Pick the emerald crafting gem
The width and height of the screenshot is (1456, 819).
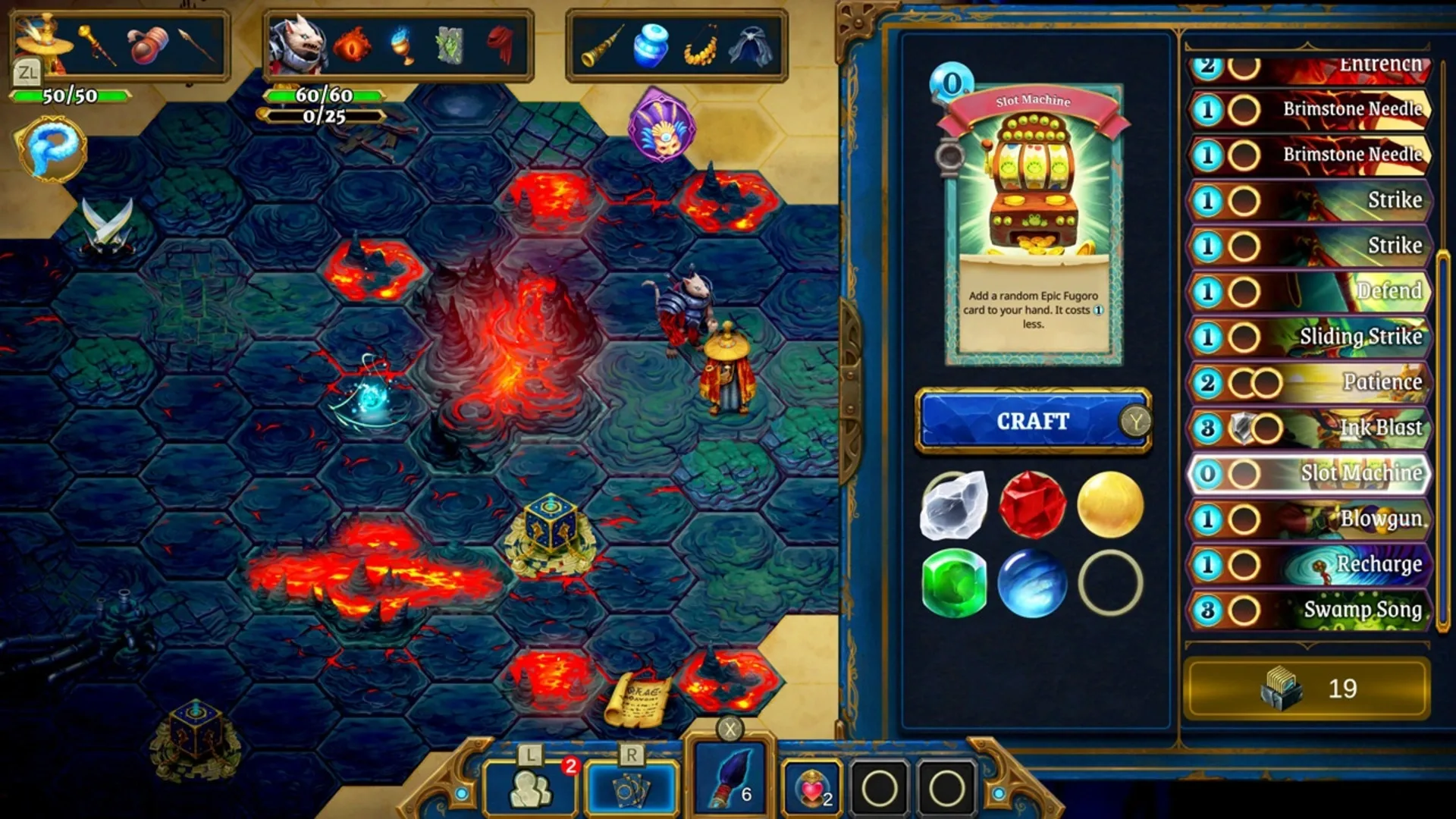(x=953, y=585)
